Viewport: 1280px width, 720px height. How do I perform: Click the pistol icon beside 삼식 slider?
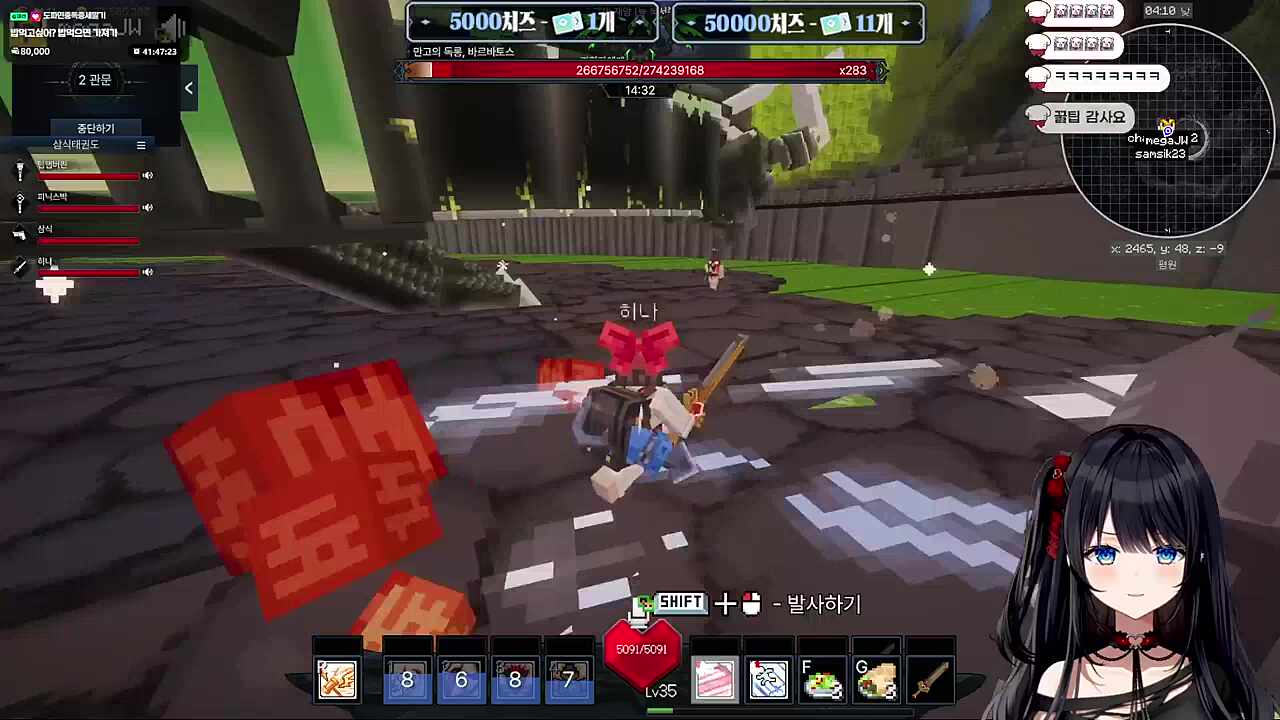point(21,235)
